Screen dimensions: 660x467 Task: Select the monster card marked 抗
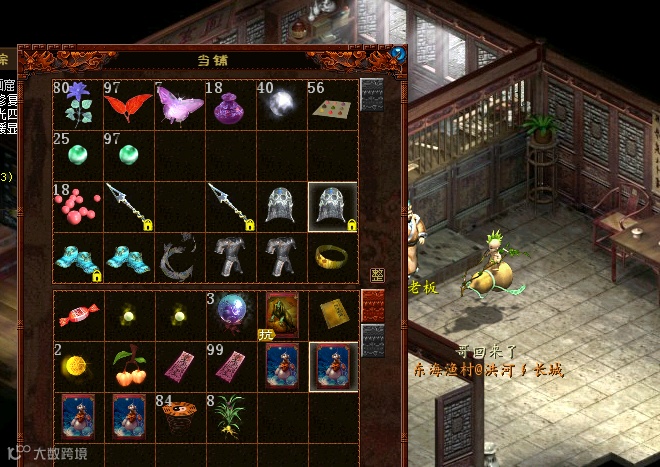(281, 316)
